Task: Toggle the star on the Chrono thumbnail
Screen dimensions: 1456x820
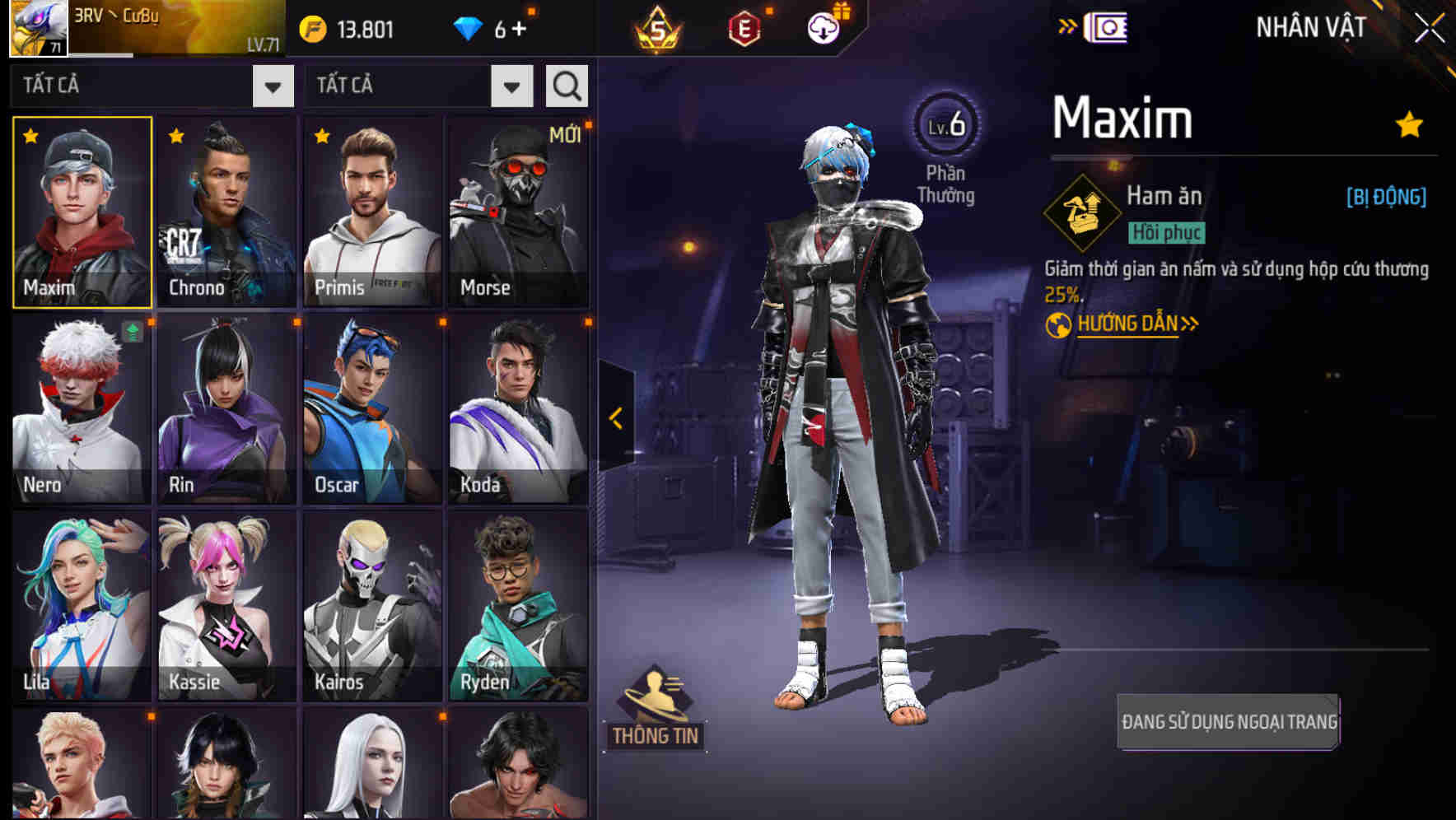Action: (175, 137)
